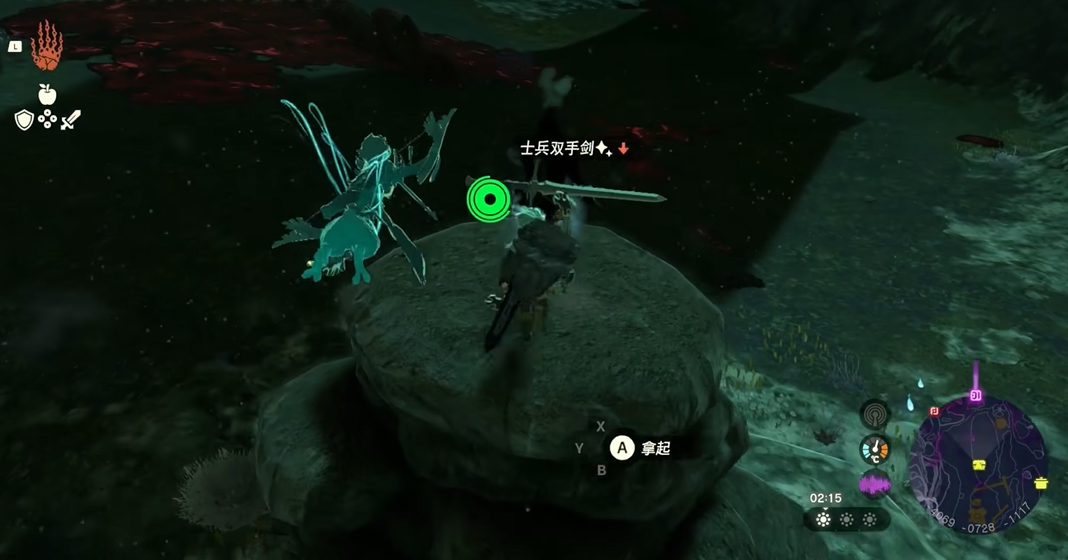Click the temperature gauge icon
Screen dimensions: 1068x560
[x=875, y=449]
